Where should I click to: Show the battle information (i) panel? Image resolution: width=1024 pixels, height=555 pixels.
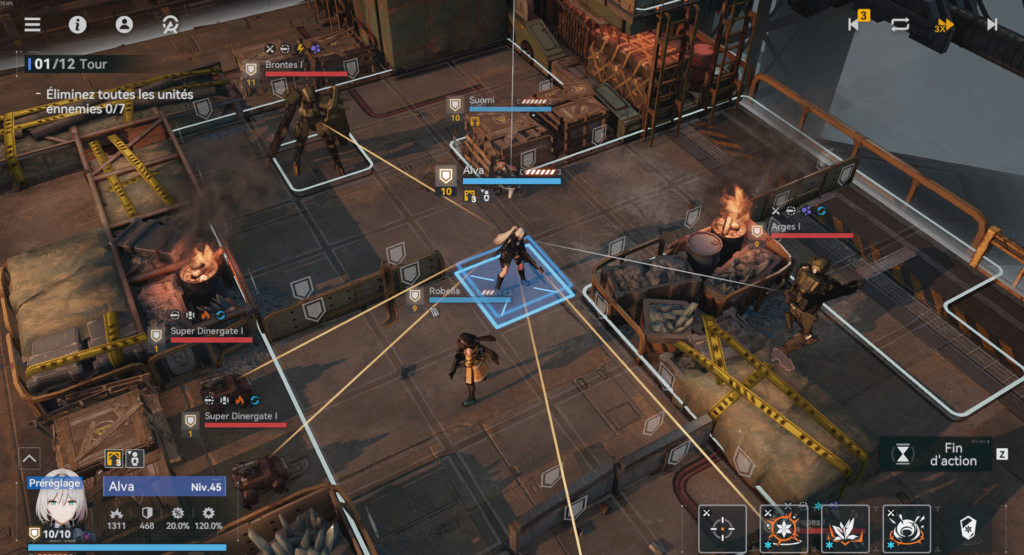click(x=78, y=24)
